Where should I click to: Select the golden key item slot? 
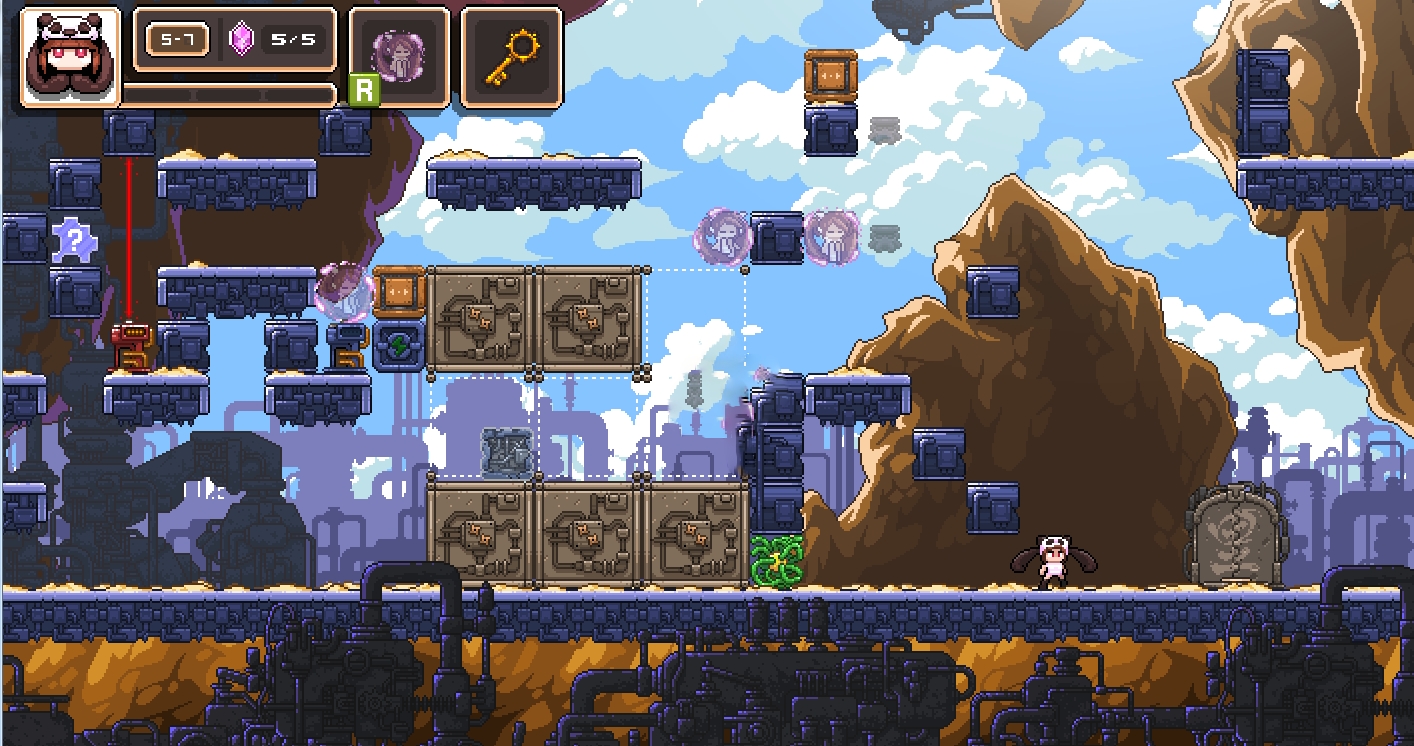(x=510, y=56)
